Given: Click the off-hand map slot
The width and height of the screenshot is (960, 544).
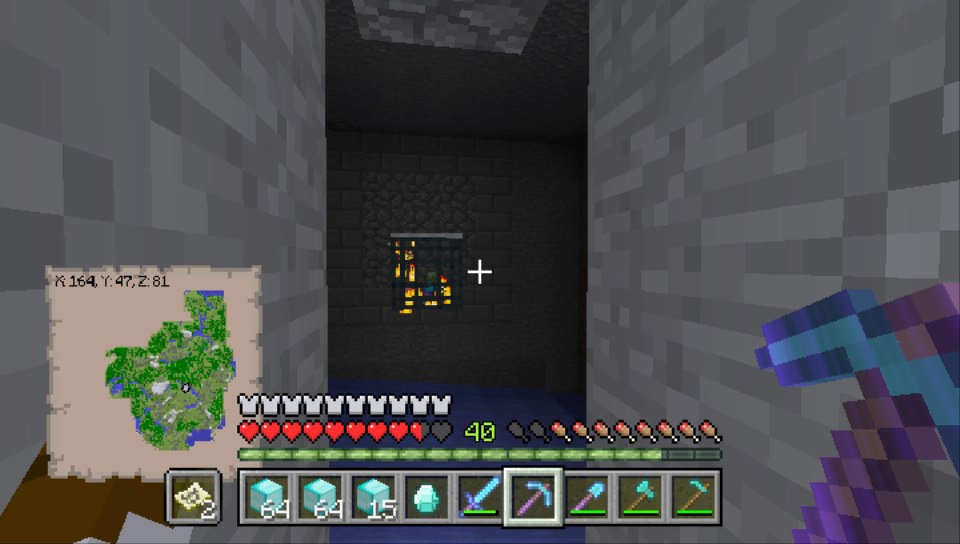Looking at the screenshot, I should point(191,497).
